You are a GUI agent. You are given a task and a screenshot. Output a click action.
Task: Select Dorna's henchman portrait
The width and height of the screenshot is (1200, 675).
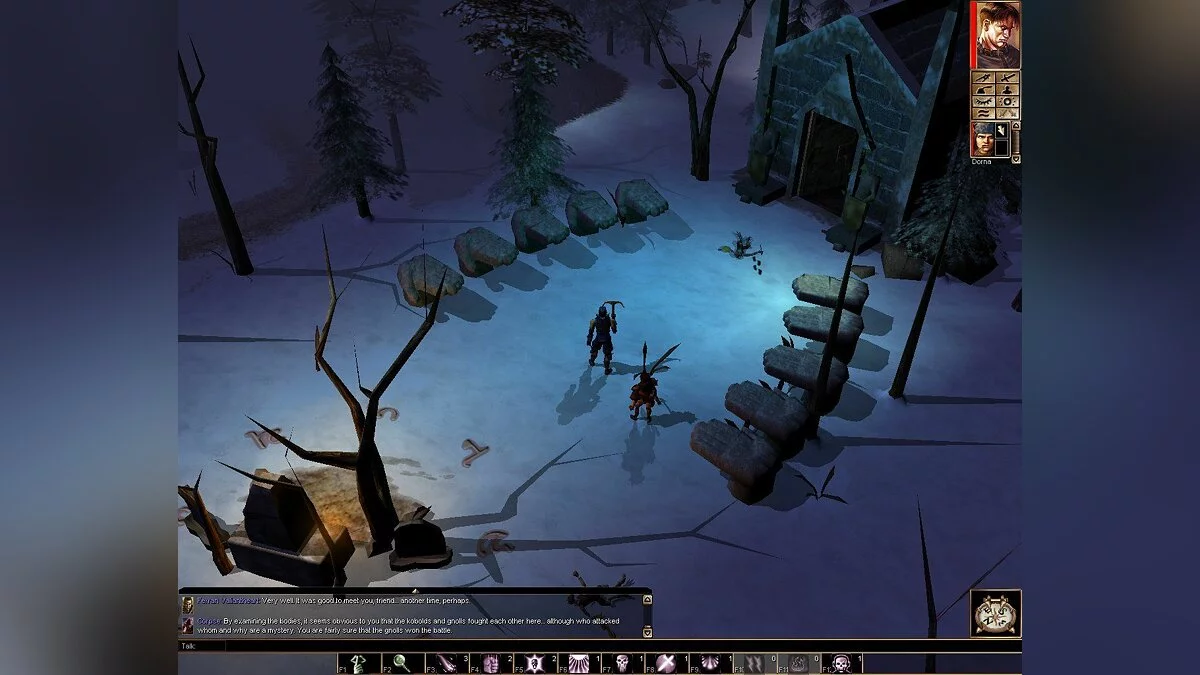click(983, 138)
